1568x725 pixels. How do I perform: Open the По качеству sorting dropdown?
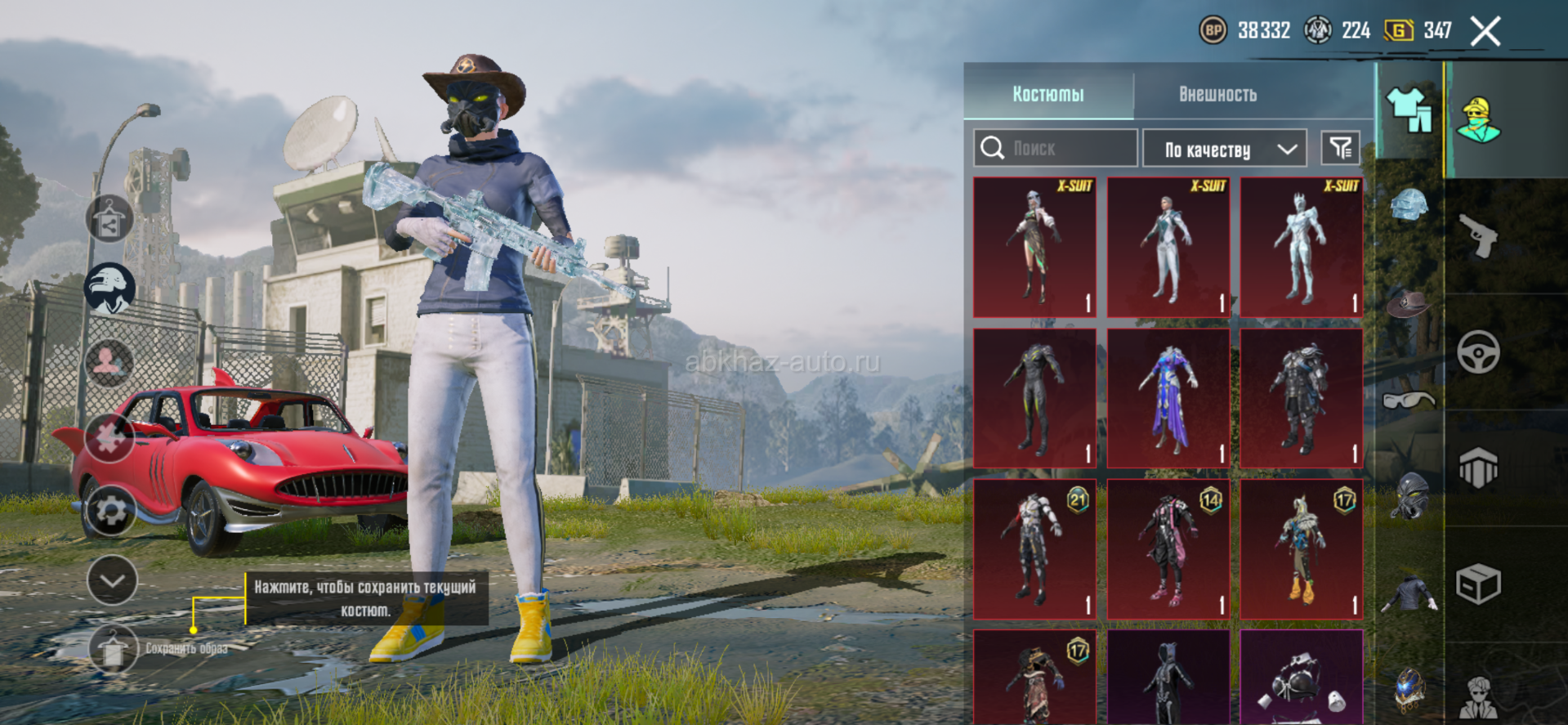1225,149
